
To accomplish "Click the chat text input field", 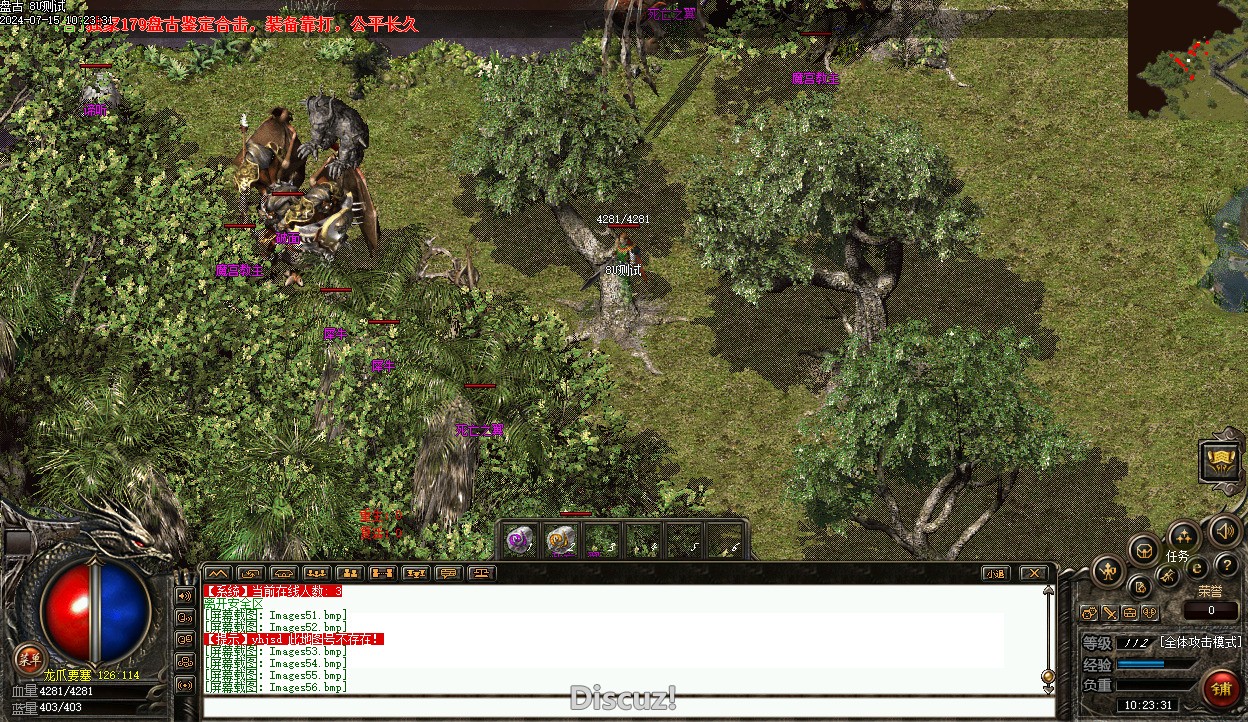I will tap(628, 707).
